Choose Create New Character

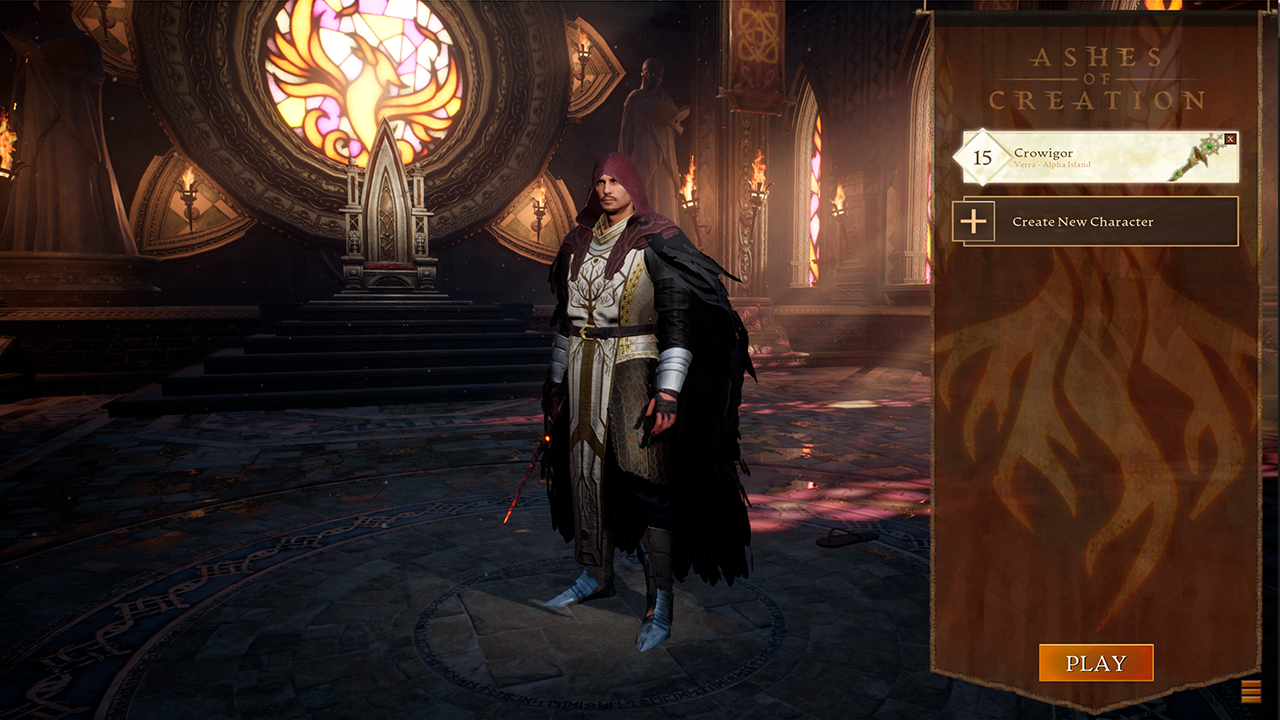1095,222
